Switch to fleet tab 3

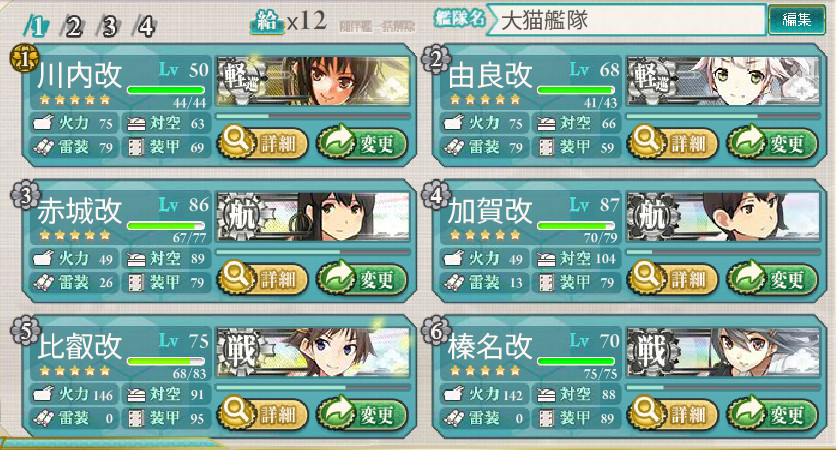[x=110, y=26]
